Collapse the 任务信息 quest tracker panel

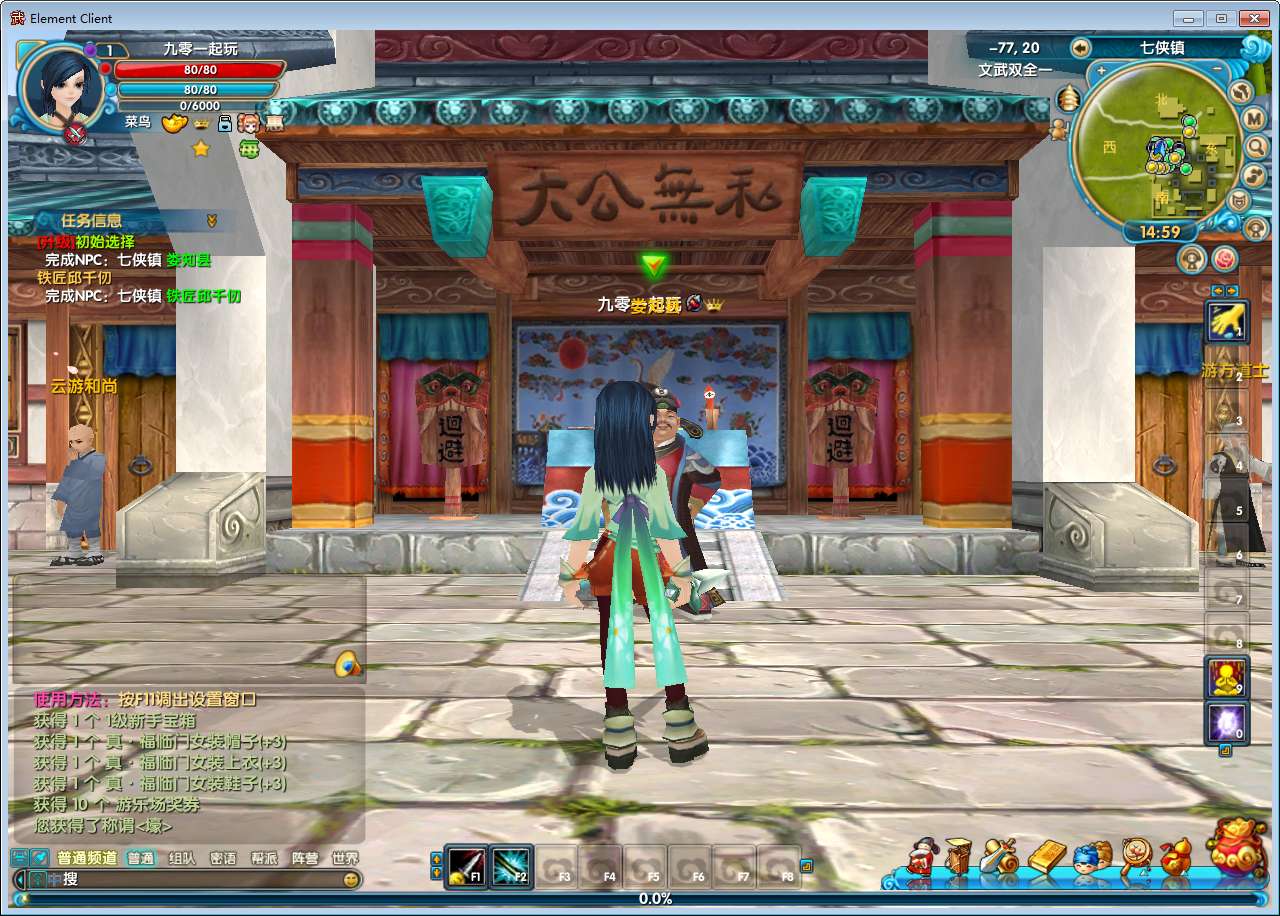212,220
